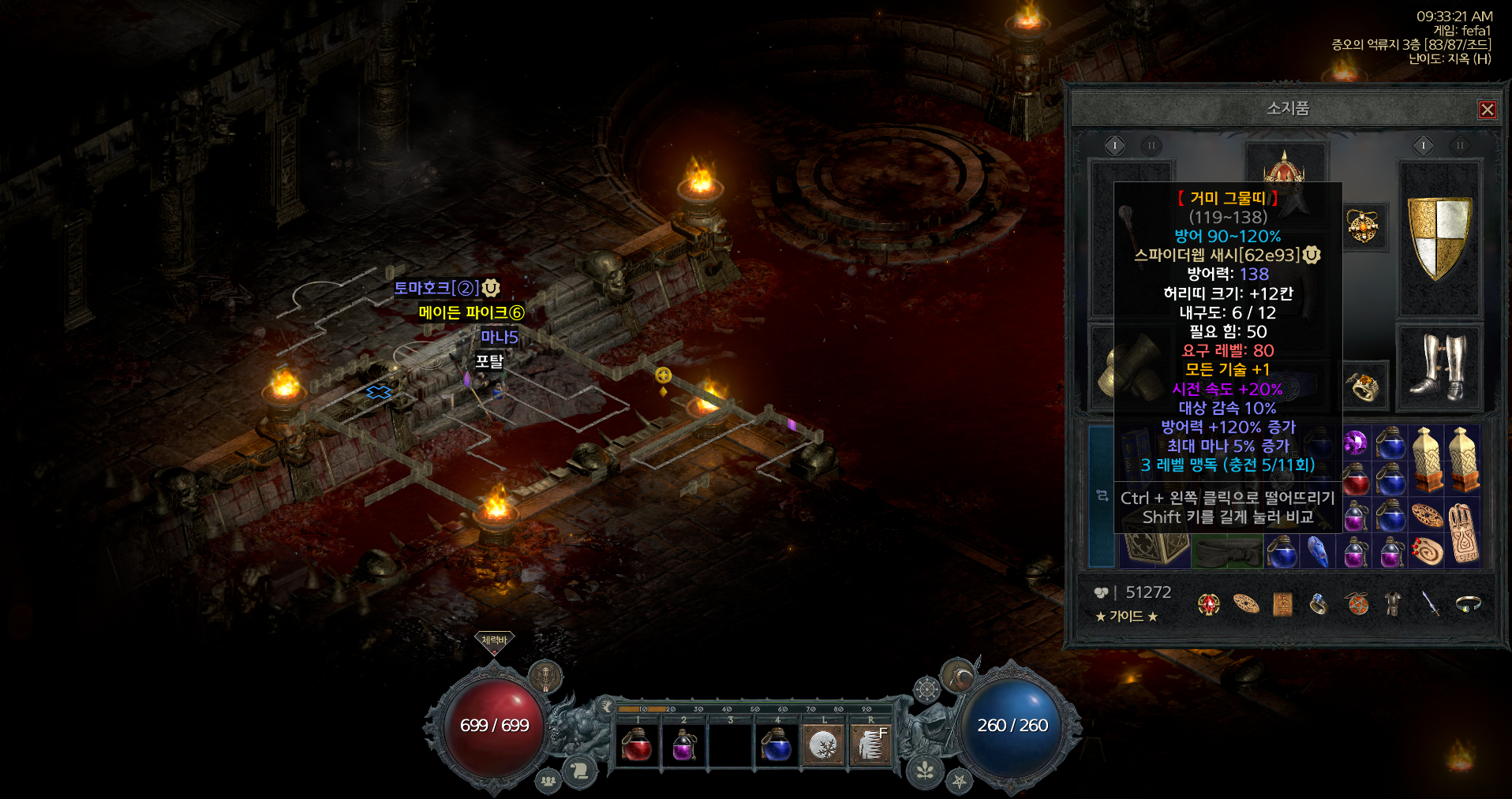Close the inventory panel with the X
Screen dimensions: 1512x799
click(x=1488, y=110)
